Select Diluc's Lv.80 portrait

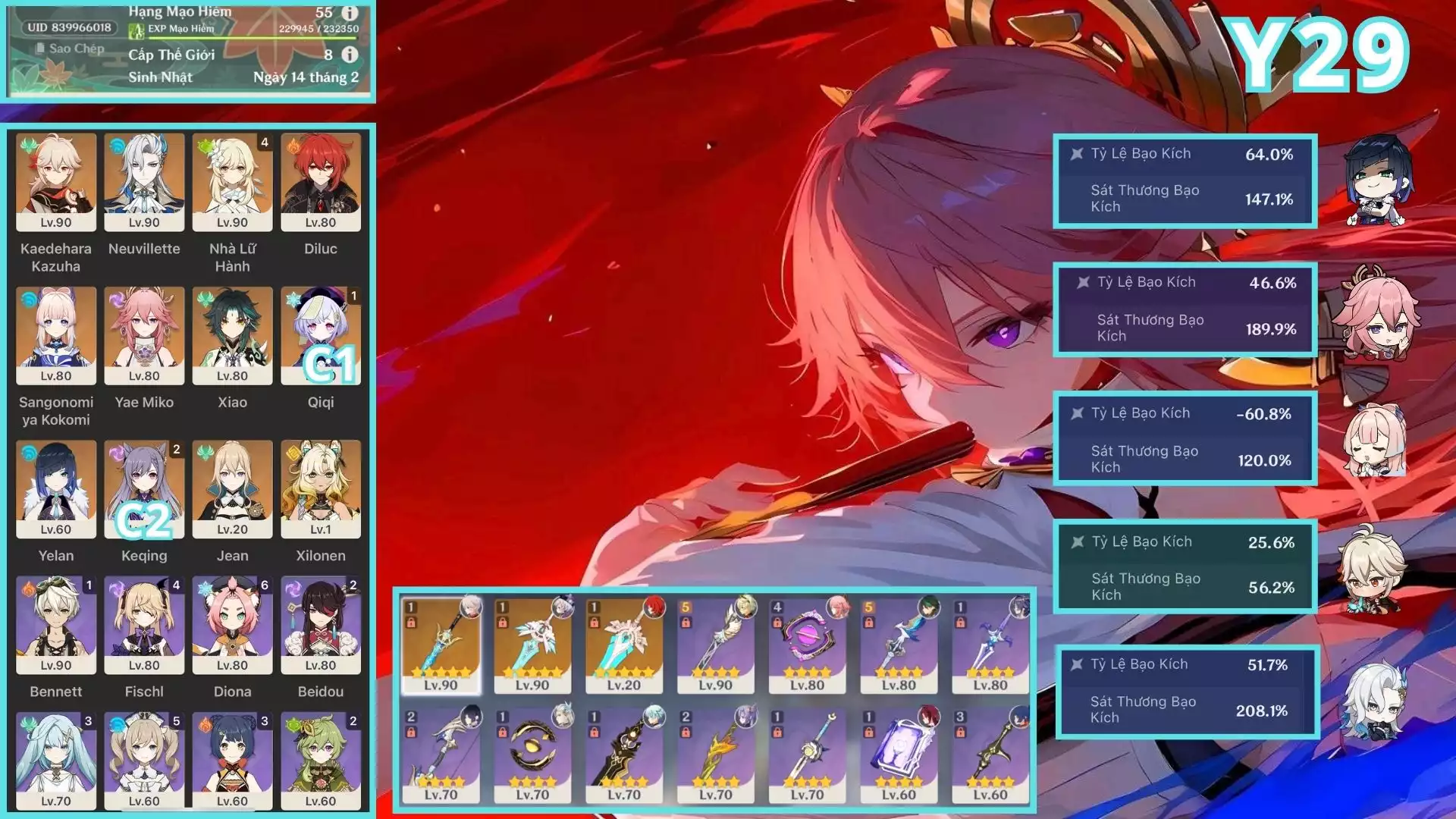click(321, 182)
